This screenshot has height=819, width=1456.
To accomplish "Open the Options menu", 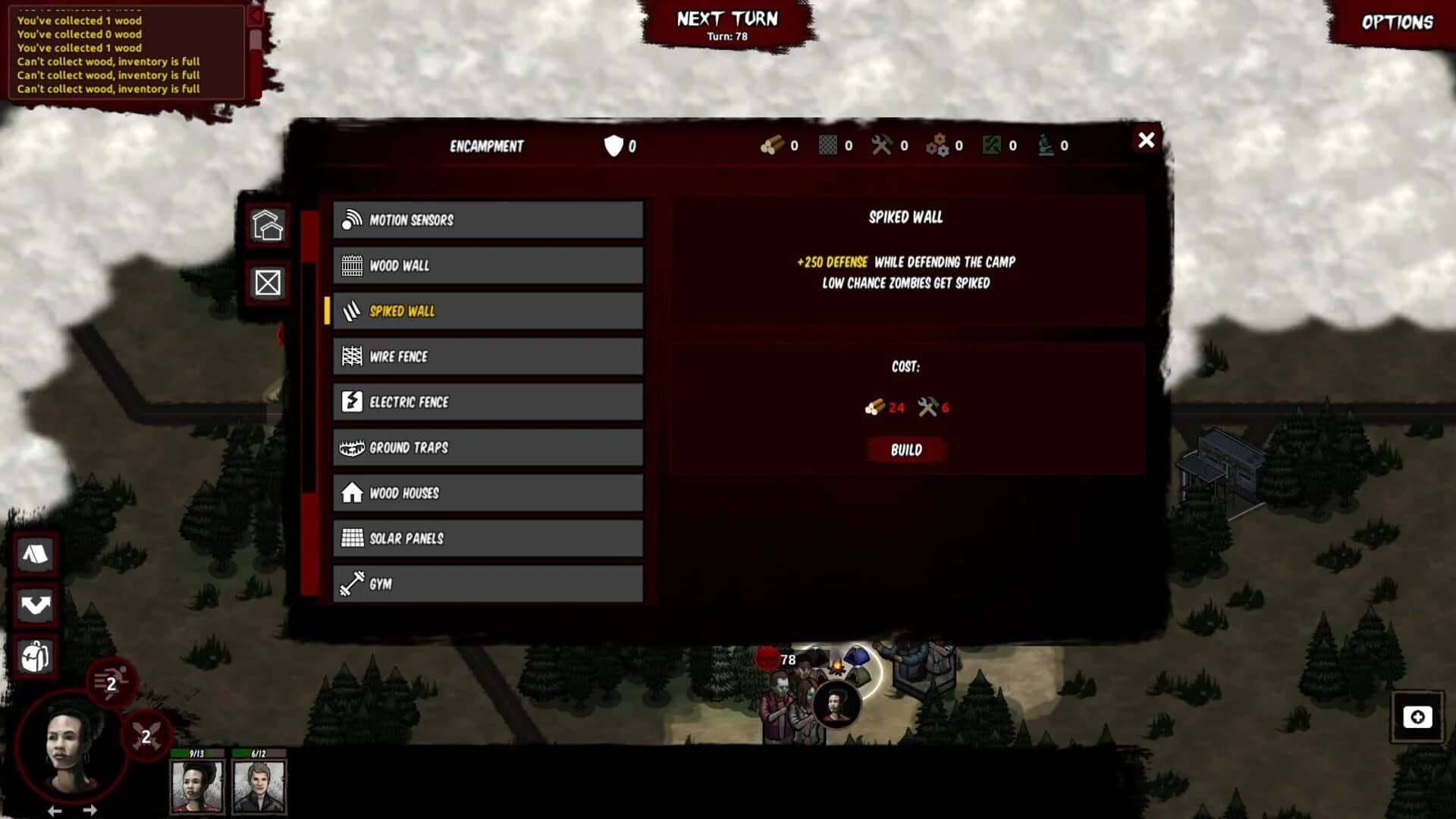I will point(1399,23).
